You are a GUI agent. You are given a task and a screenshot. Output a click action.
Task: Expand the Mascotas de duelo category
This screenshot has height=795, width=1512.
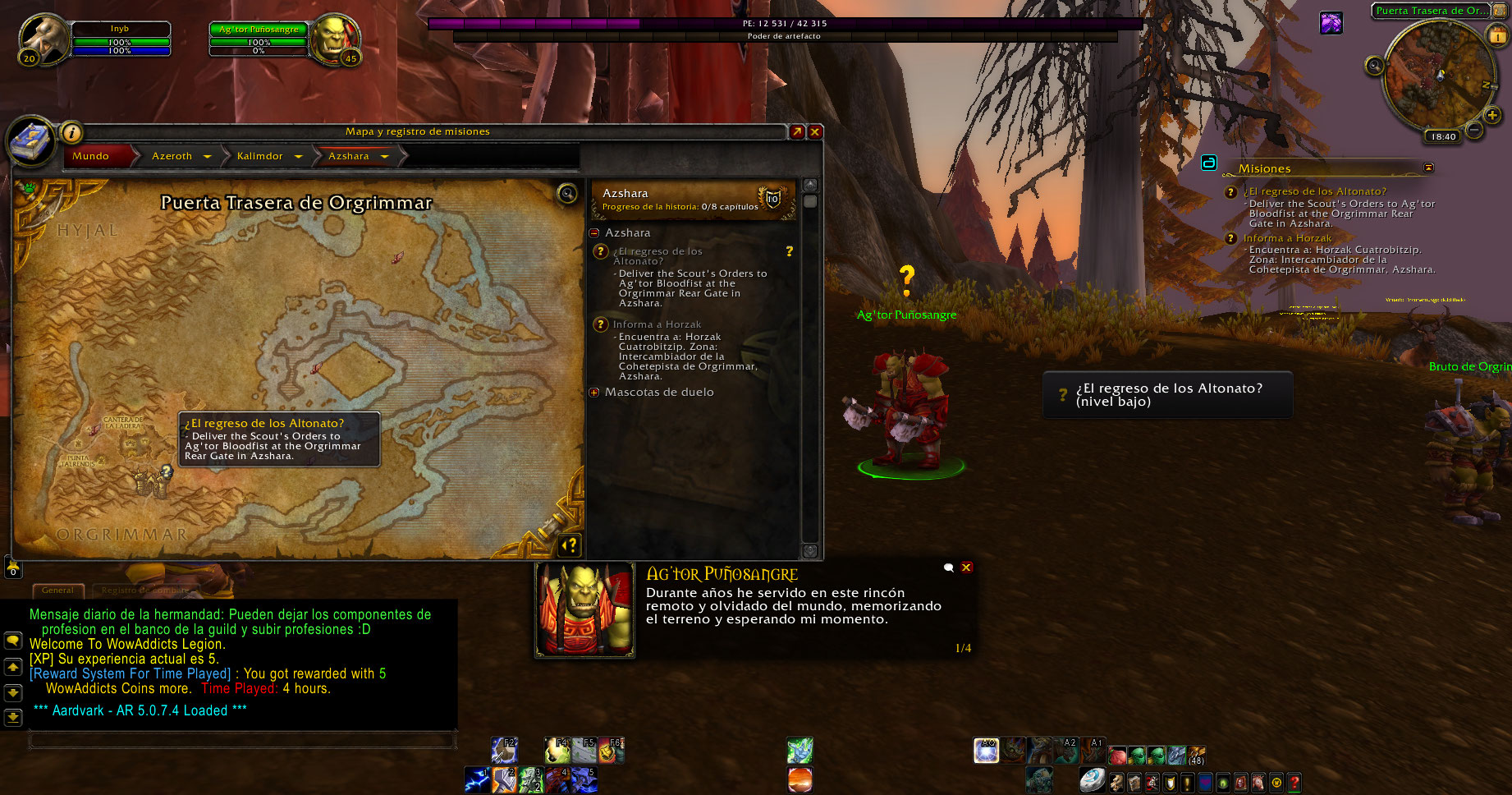pos(594,393)
